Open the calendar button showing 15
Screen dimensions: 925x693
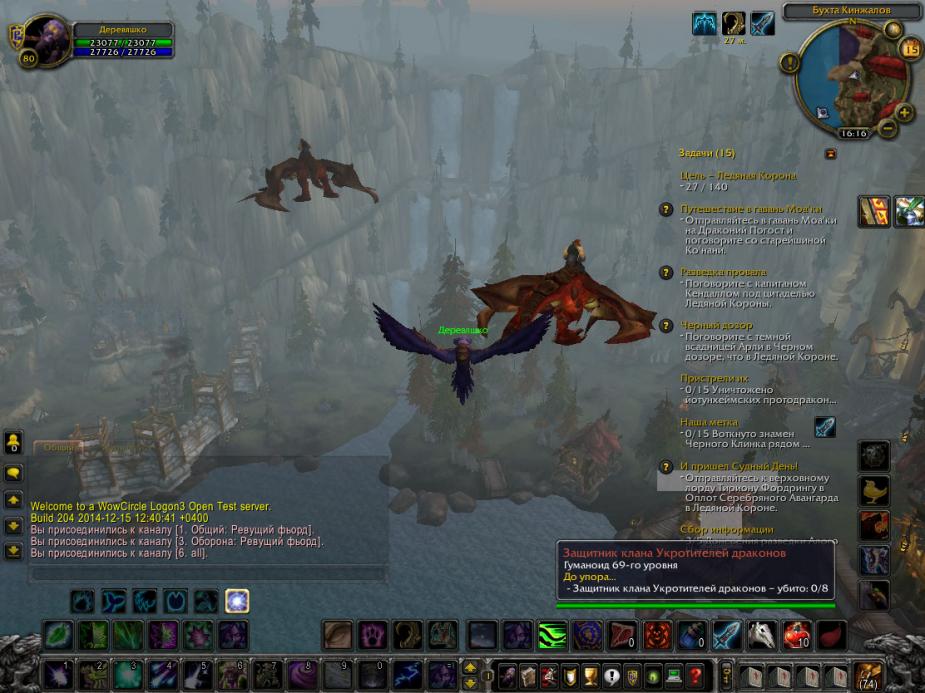[x=910, y=48]
